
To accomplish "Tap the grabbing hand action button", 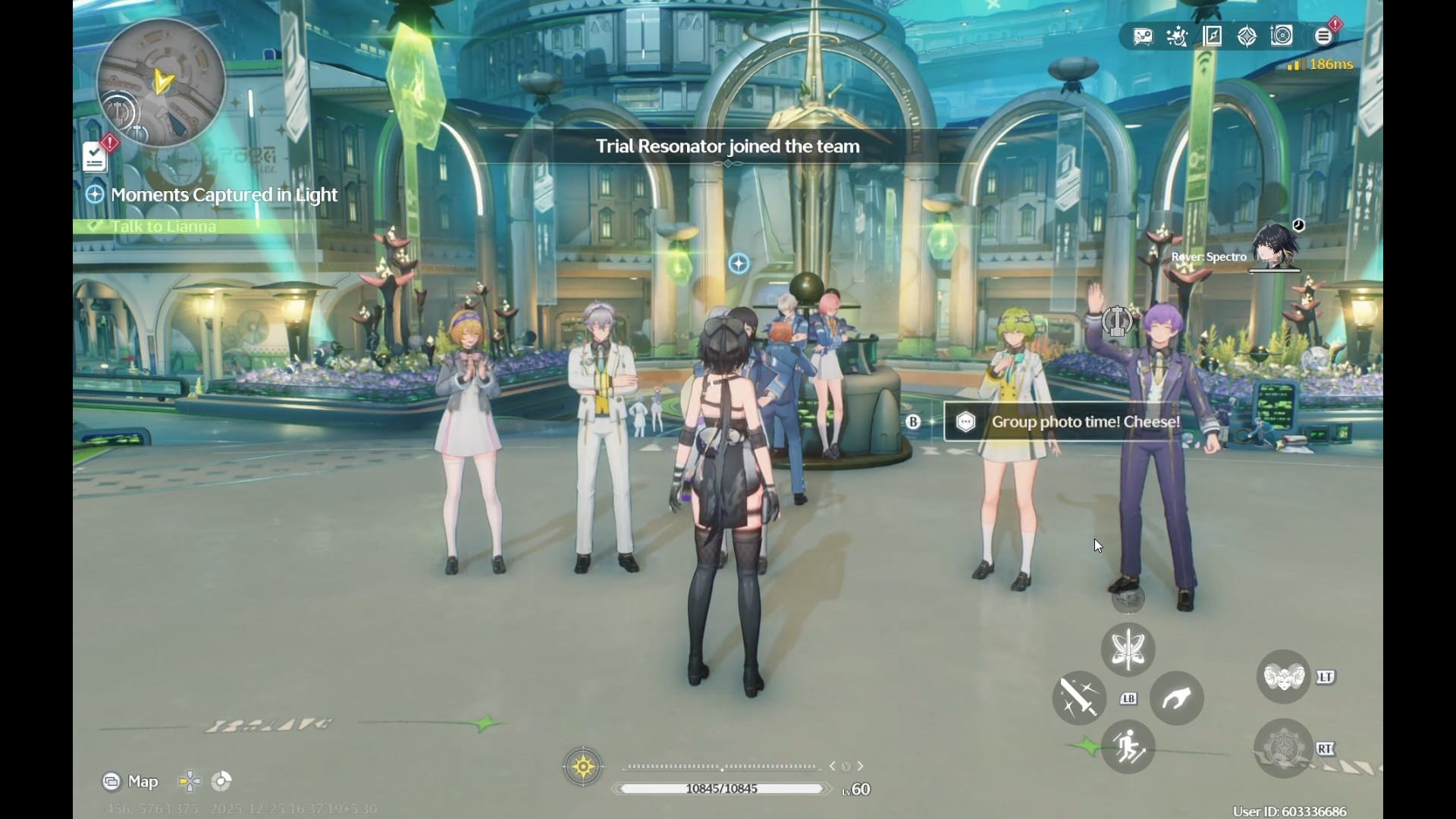I will (x=1176, y=698).
